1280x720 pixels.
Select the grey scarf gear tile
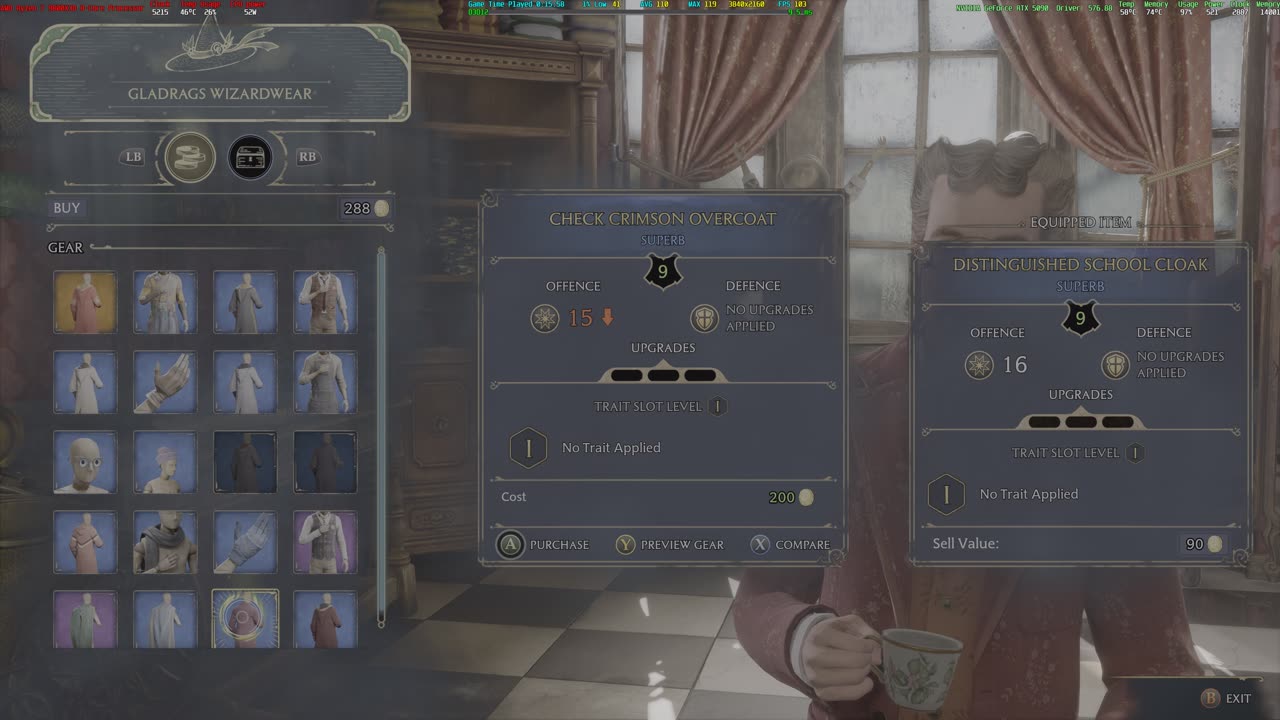click(x=165, y=542)
